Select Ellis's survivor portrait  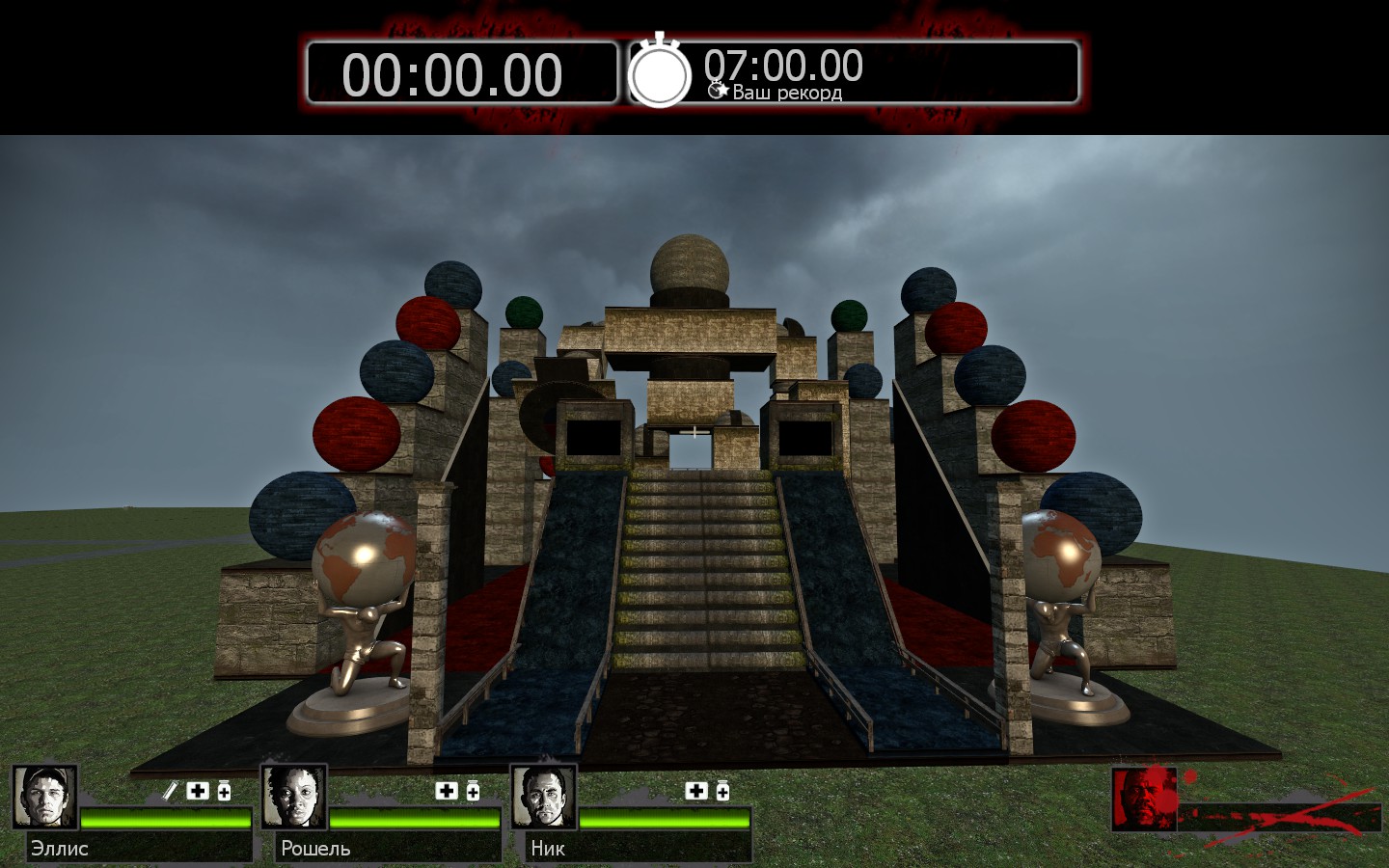pyautogui.click(x=44, y=798)
